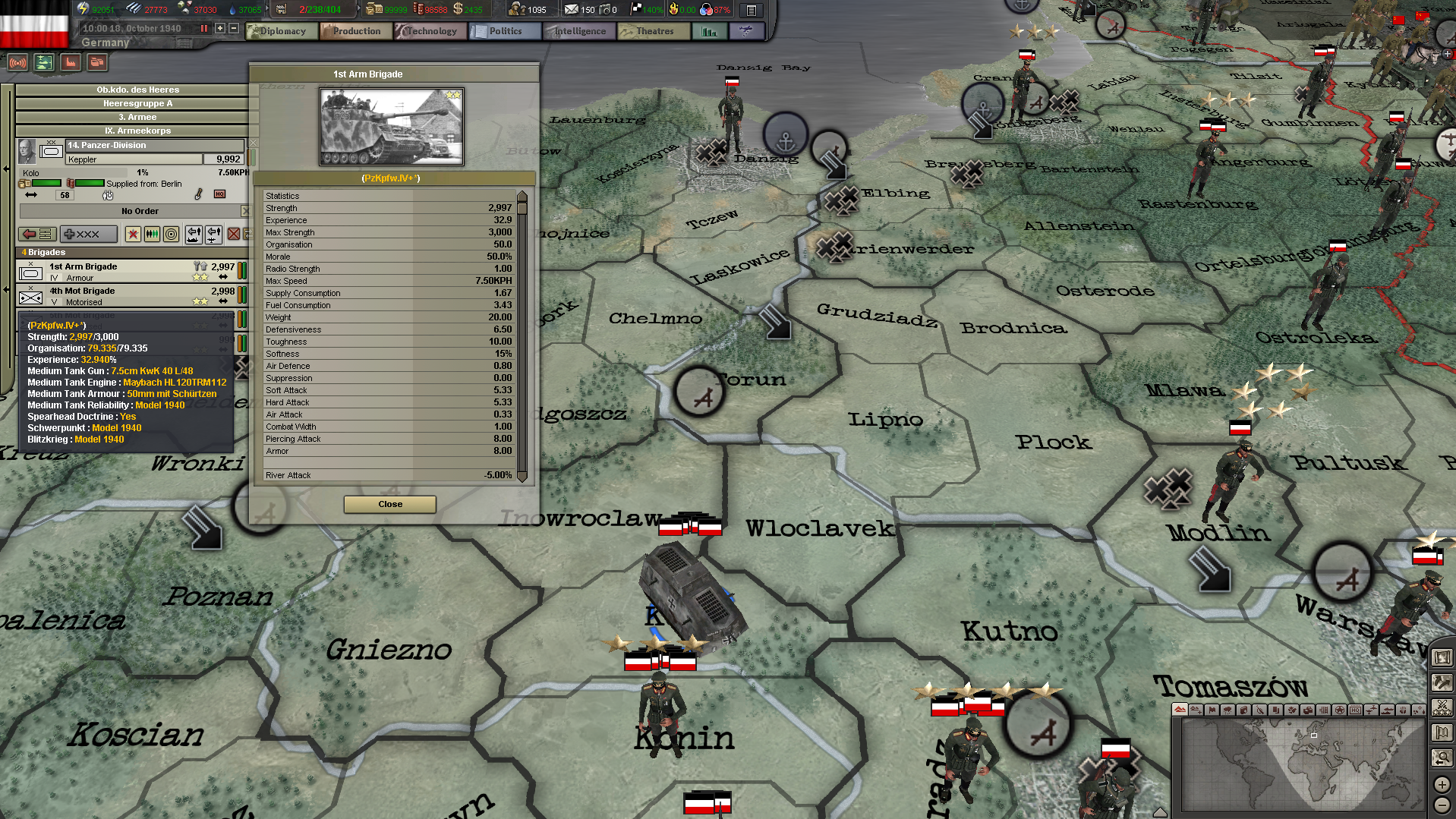
Task: Select the strategic redeployment ship icon
Action: [x=194, y=235]
